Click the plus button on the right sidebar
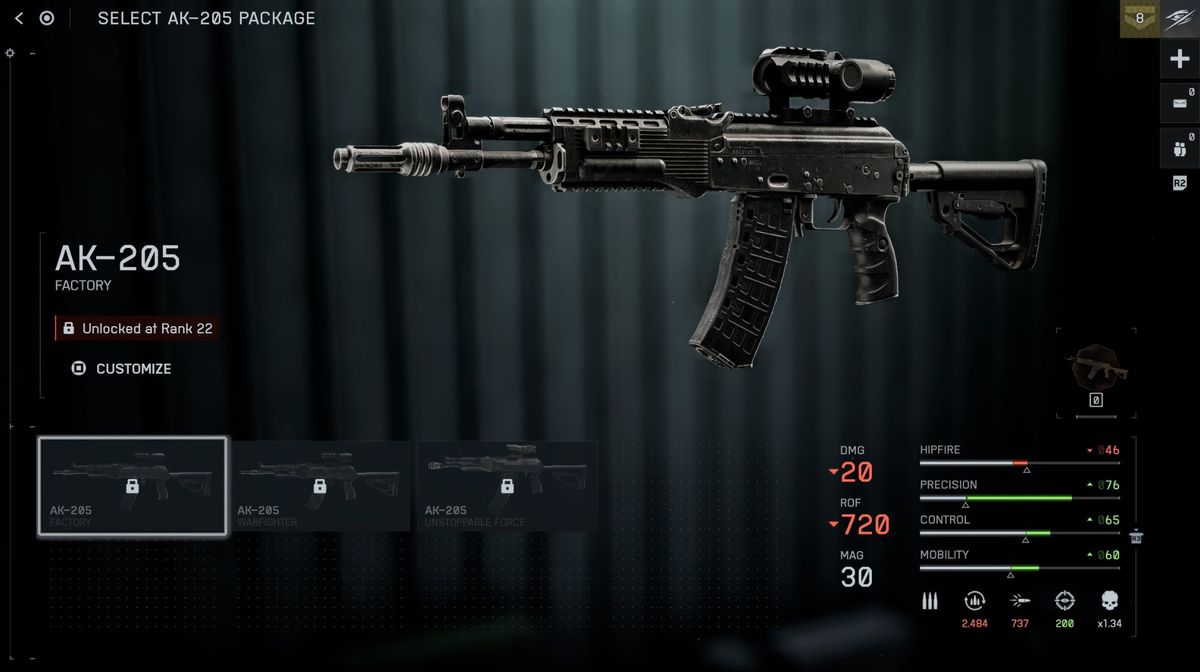Viewport: 1200px width, 672px height. (x=1180, y=60)
